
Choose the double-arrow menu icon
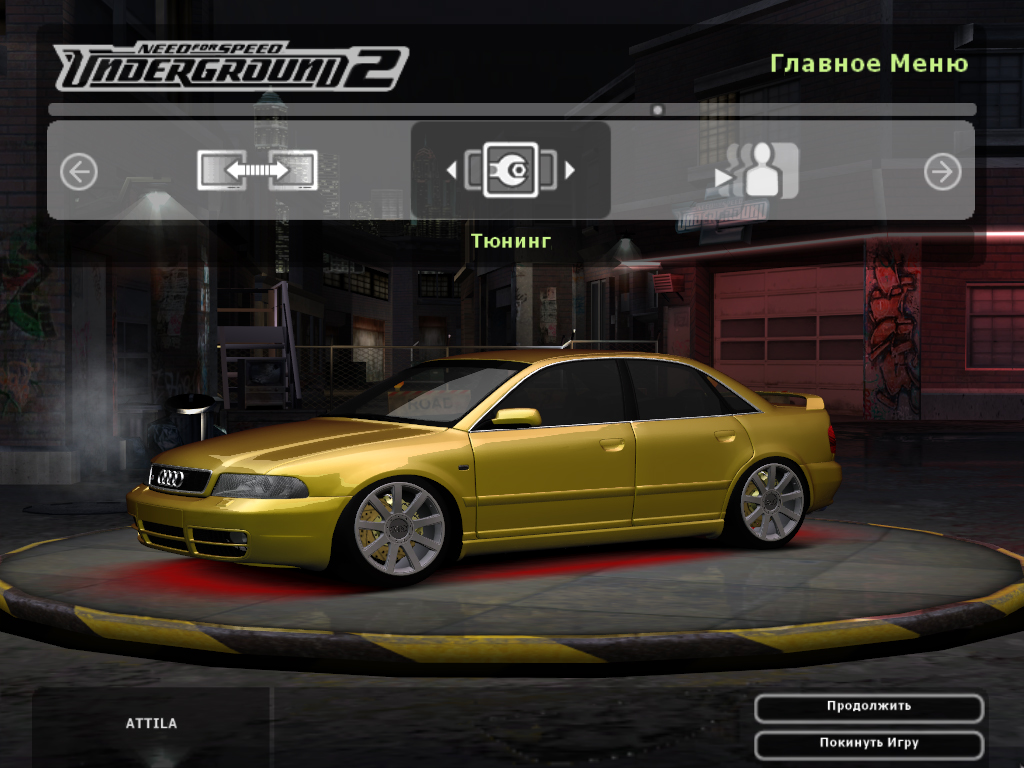coord(257,171)
